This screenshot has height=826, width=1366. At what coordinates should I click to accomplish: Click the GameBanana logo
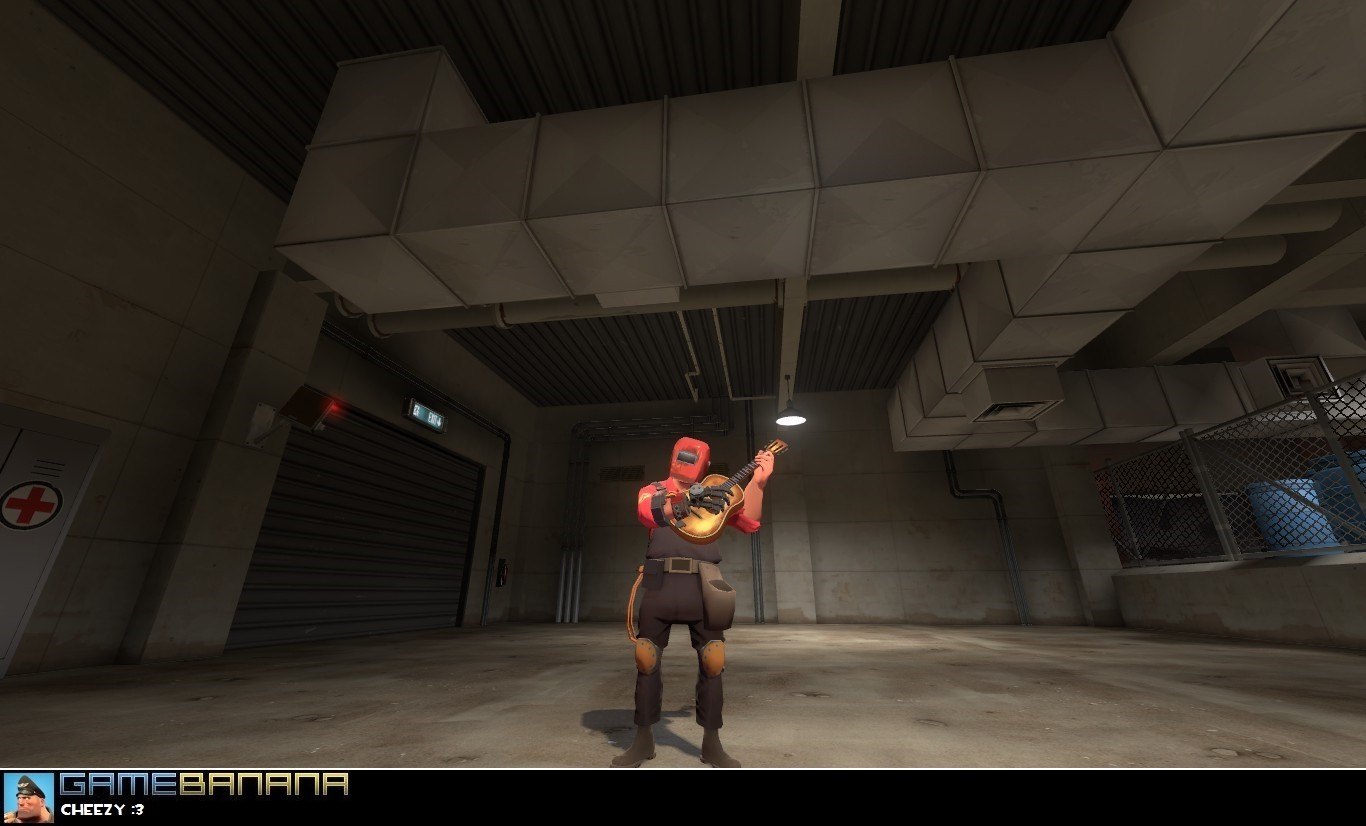pos(204,785)
